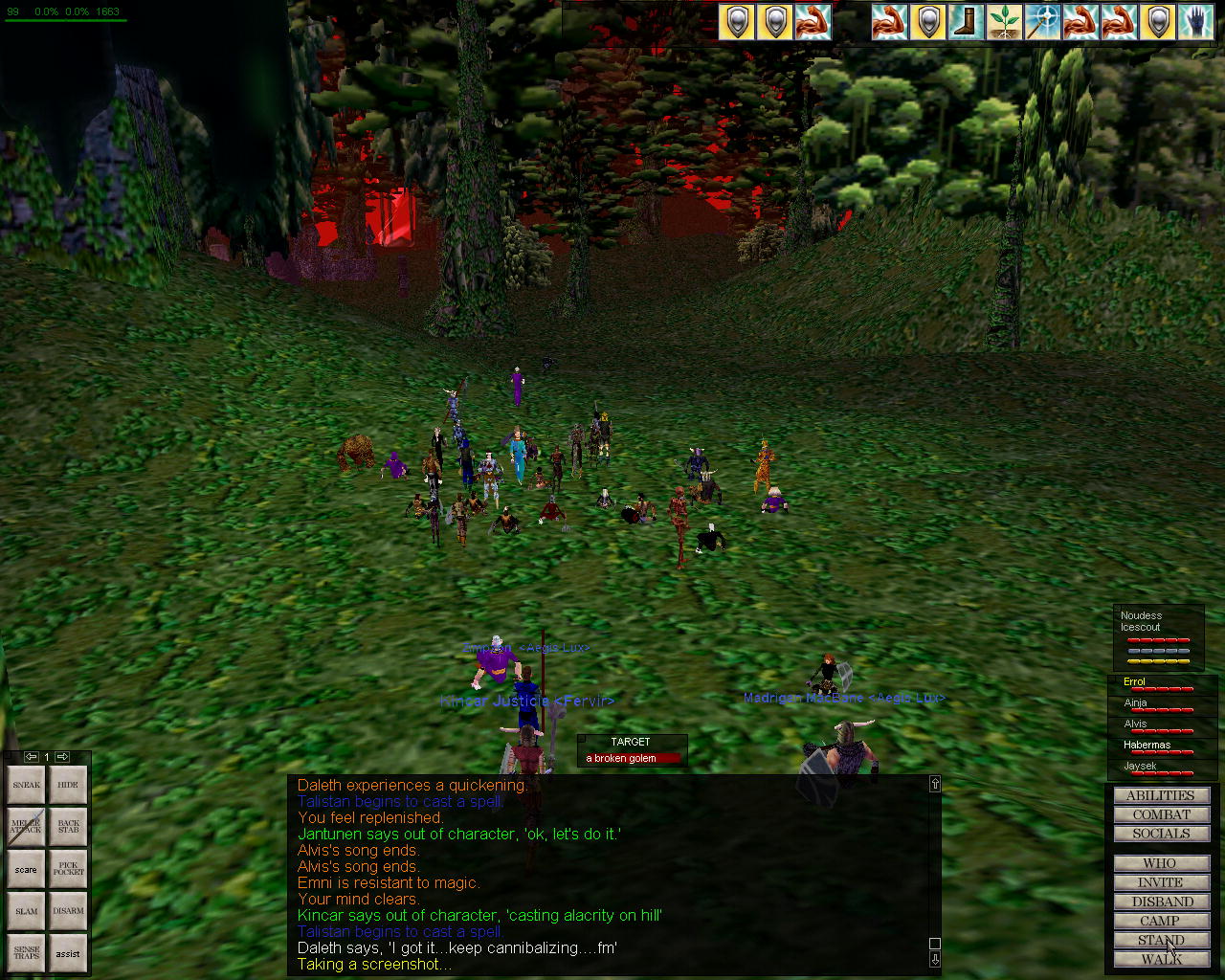Click the Camp button
Image resolution: width=1225 pixels, height=980 pixels.
[1161, 921]
